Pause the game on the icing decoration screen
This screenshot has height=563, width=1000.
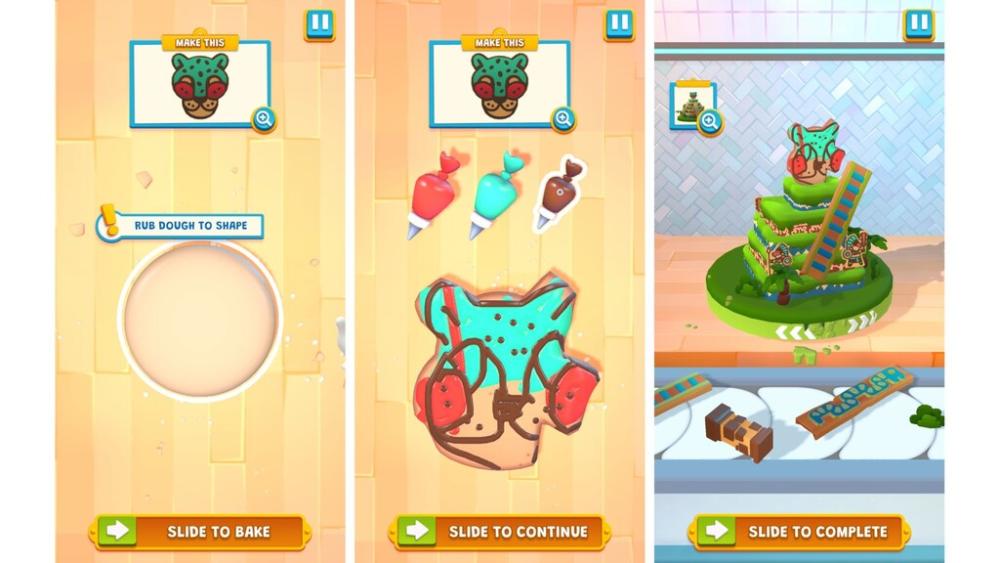(x=619, y=25)
